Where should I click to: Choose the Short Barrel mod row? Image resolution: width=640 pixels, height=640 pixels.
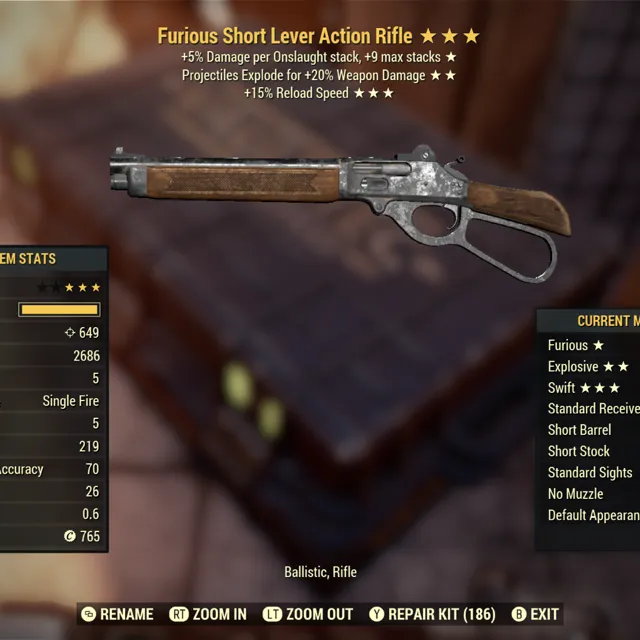coord(579,430)
